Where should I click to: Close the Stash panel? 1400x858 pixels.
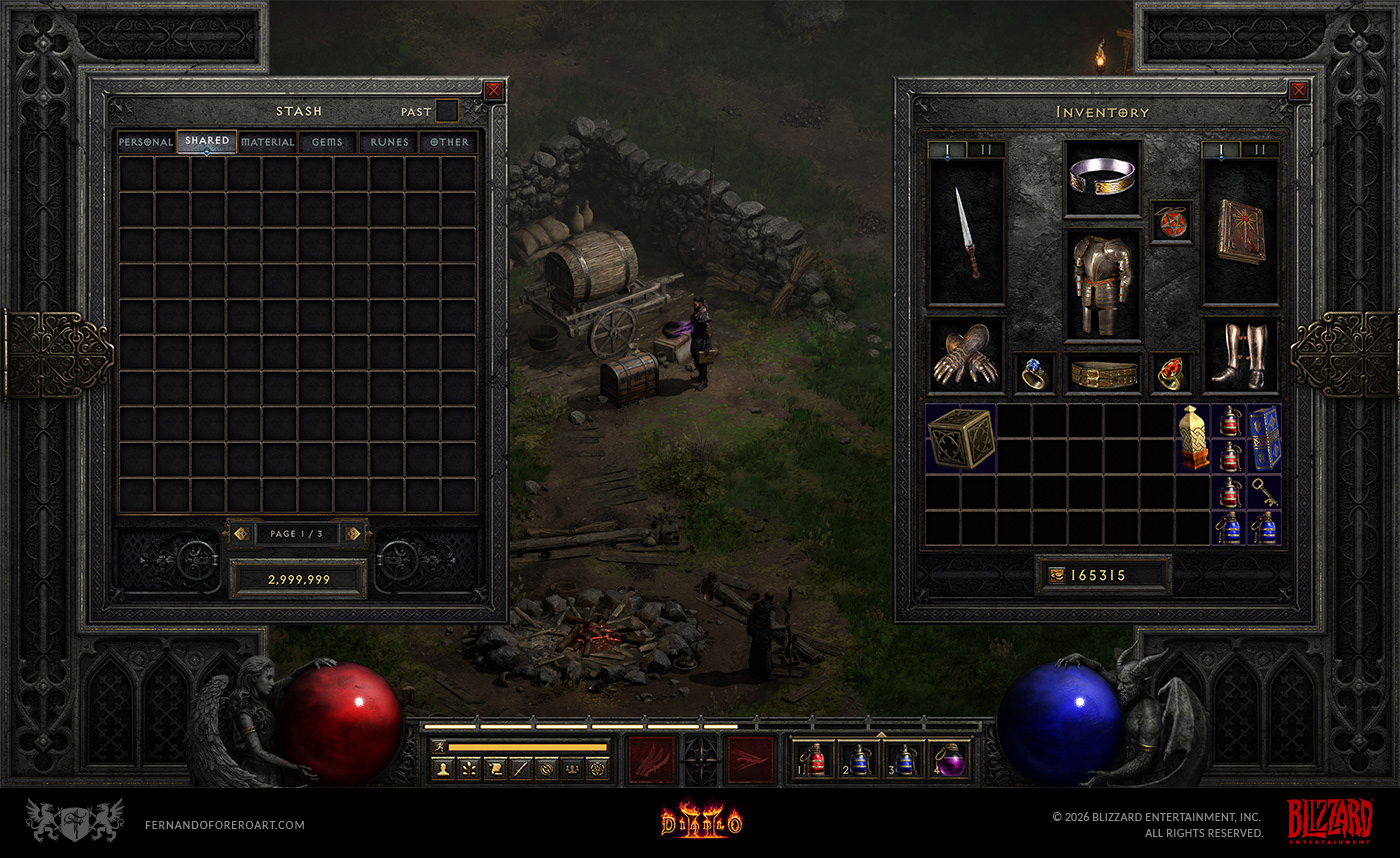pos(493,91)
